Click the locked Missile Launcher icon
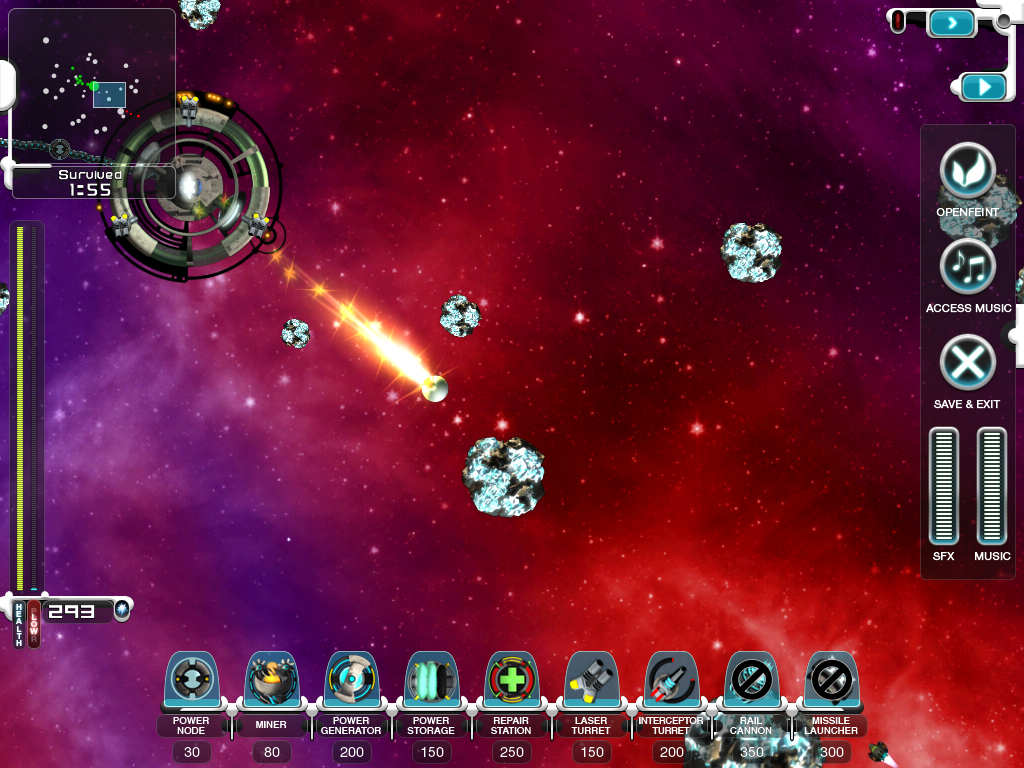 831,682
